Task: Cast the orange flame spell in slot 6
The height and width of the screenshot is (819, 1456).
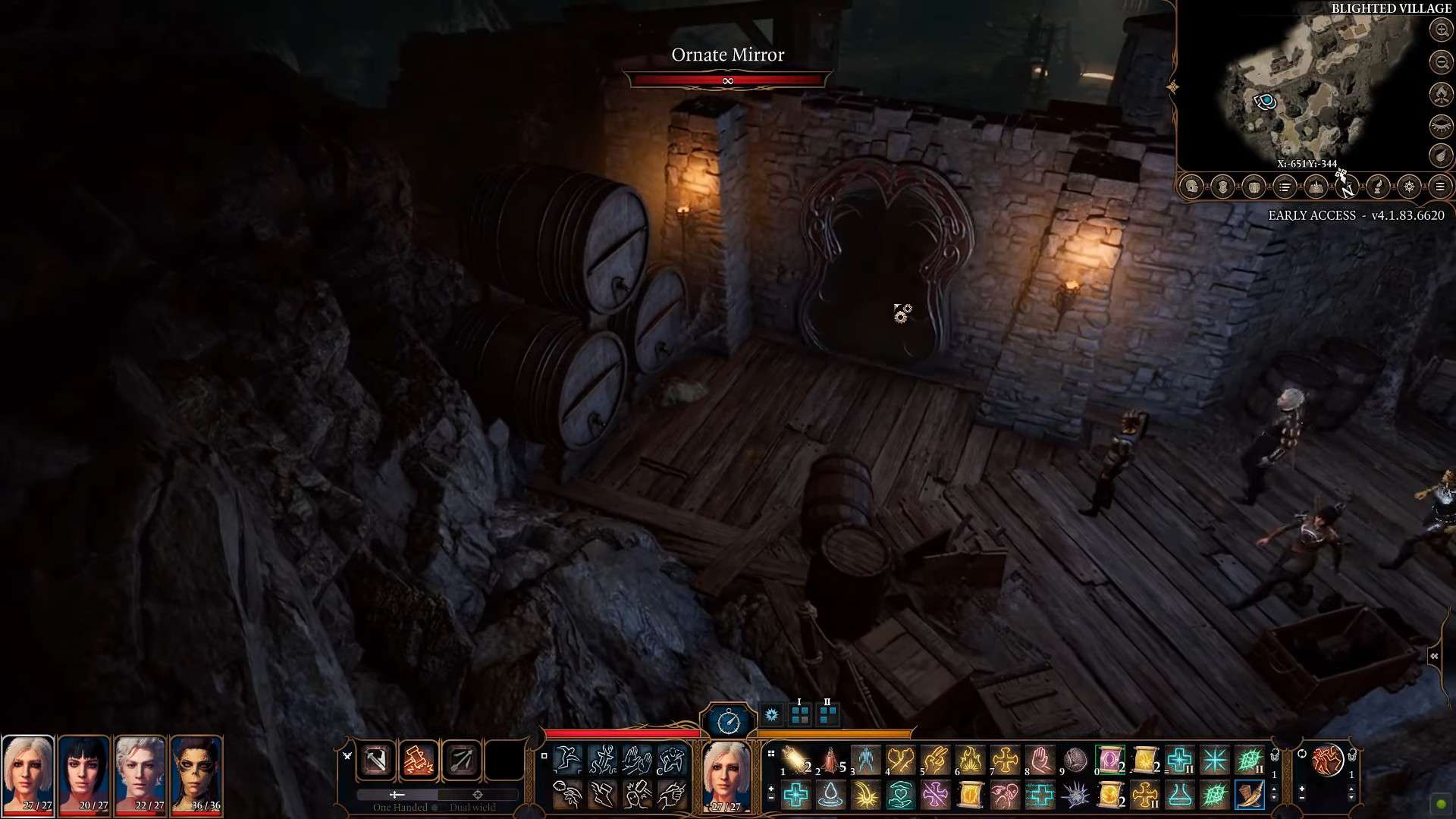Action: click(970, 760)
